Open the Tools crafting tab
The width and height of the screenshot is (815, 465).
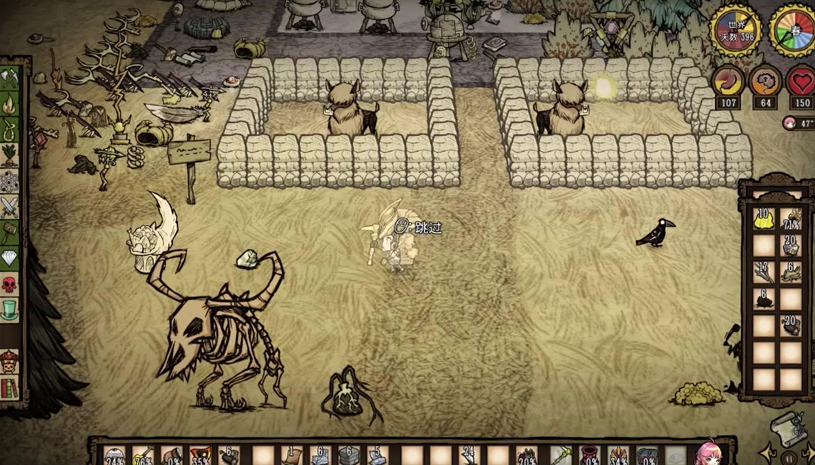click(9, 77)
